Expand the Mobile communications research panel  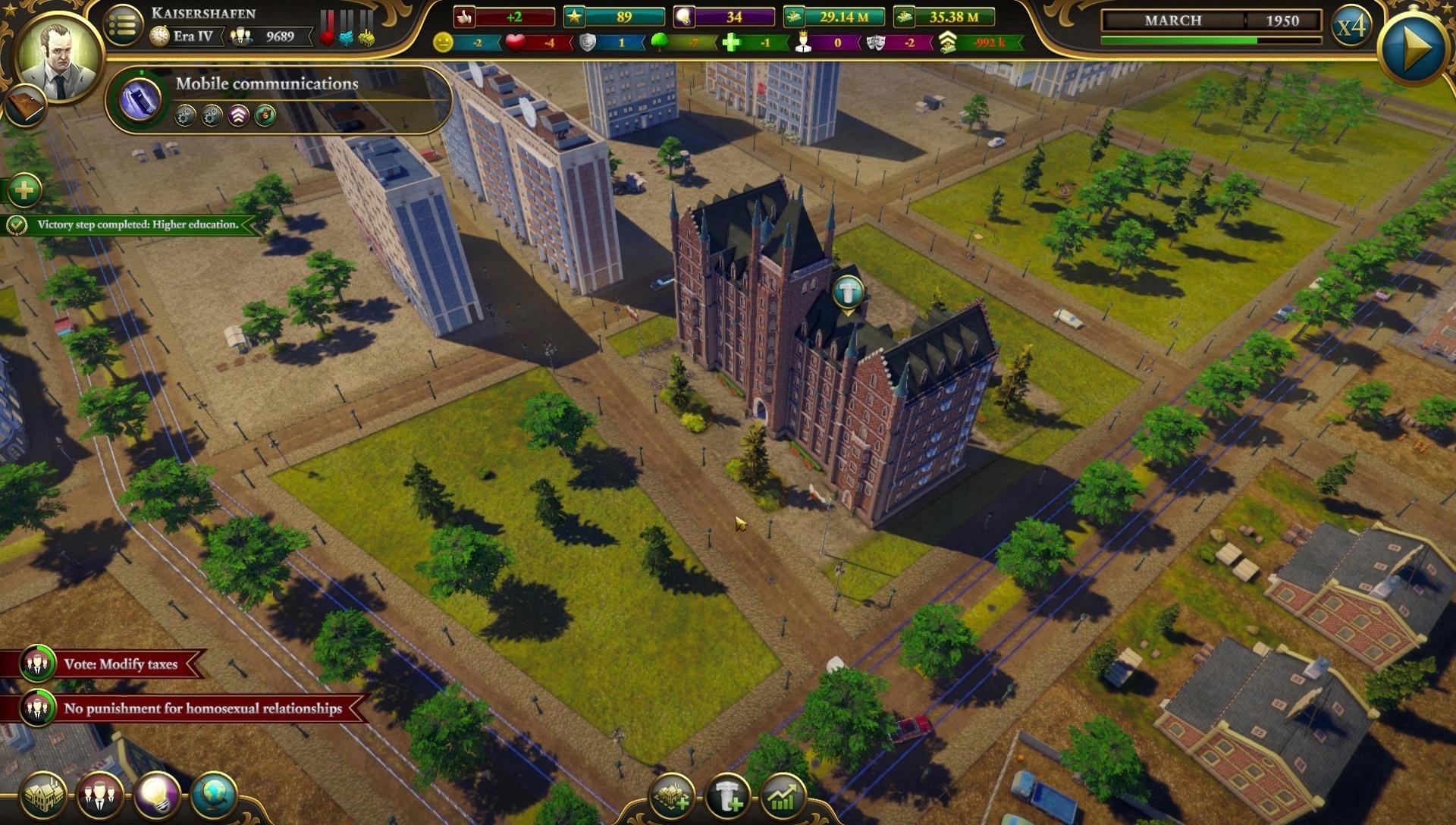click(265, 83)
